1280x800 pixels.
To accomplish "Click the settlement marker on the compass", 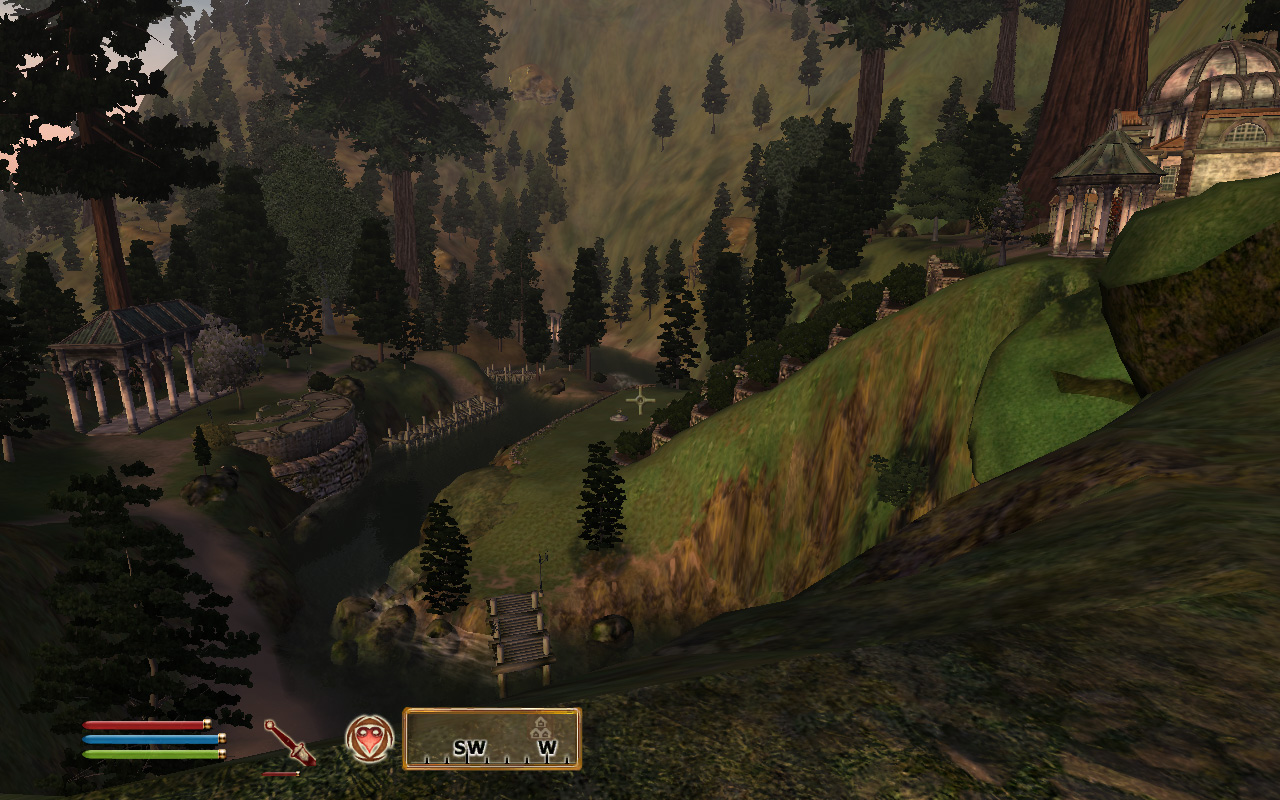I will click(541, 728).
